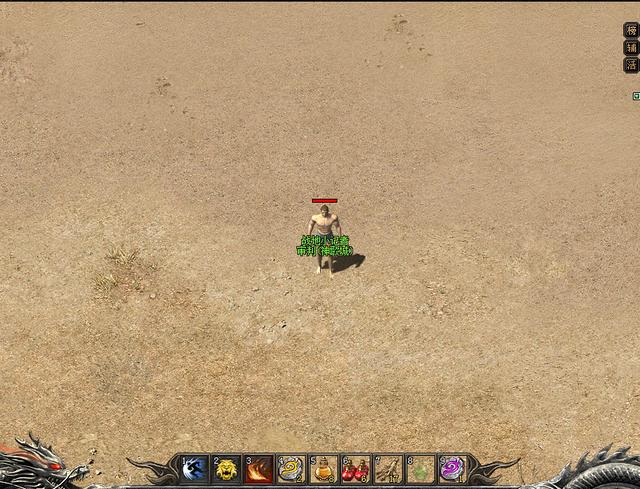Viewport: 640px width, 489px height.
Task: Select the dried root item in slot 7
Action: pos(388,469)
